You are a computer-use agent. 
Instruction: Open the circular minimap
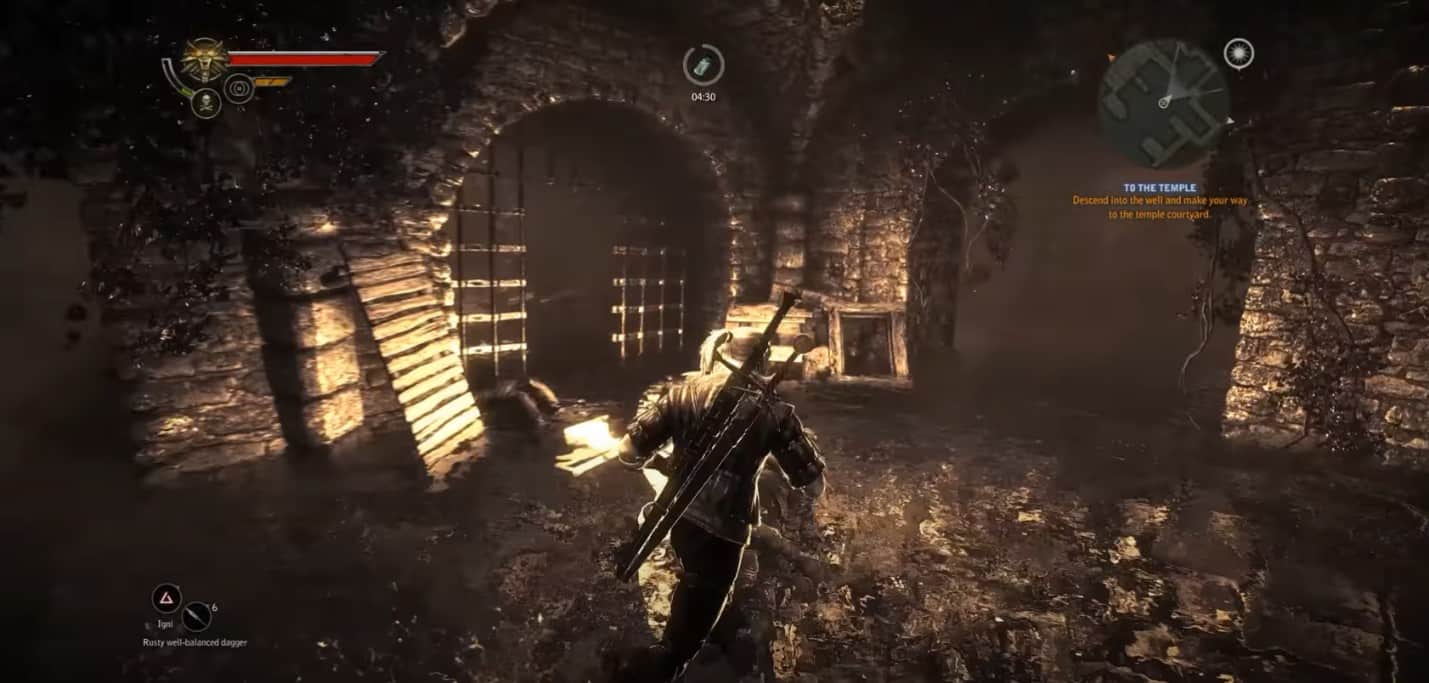pyautogui.click(x=1163, y=102)
